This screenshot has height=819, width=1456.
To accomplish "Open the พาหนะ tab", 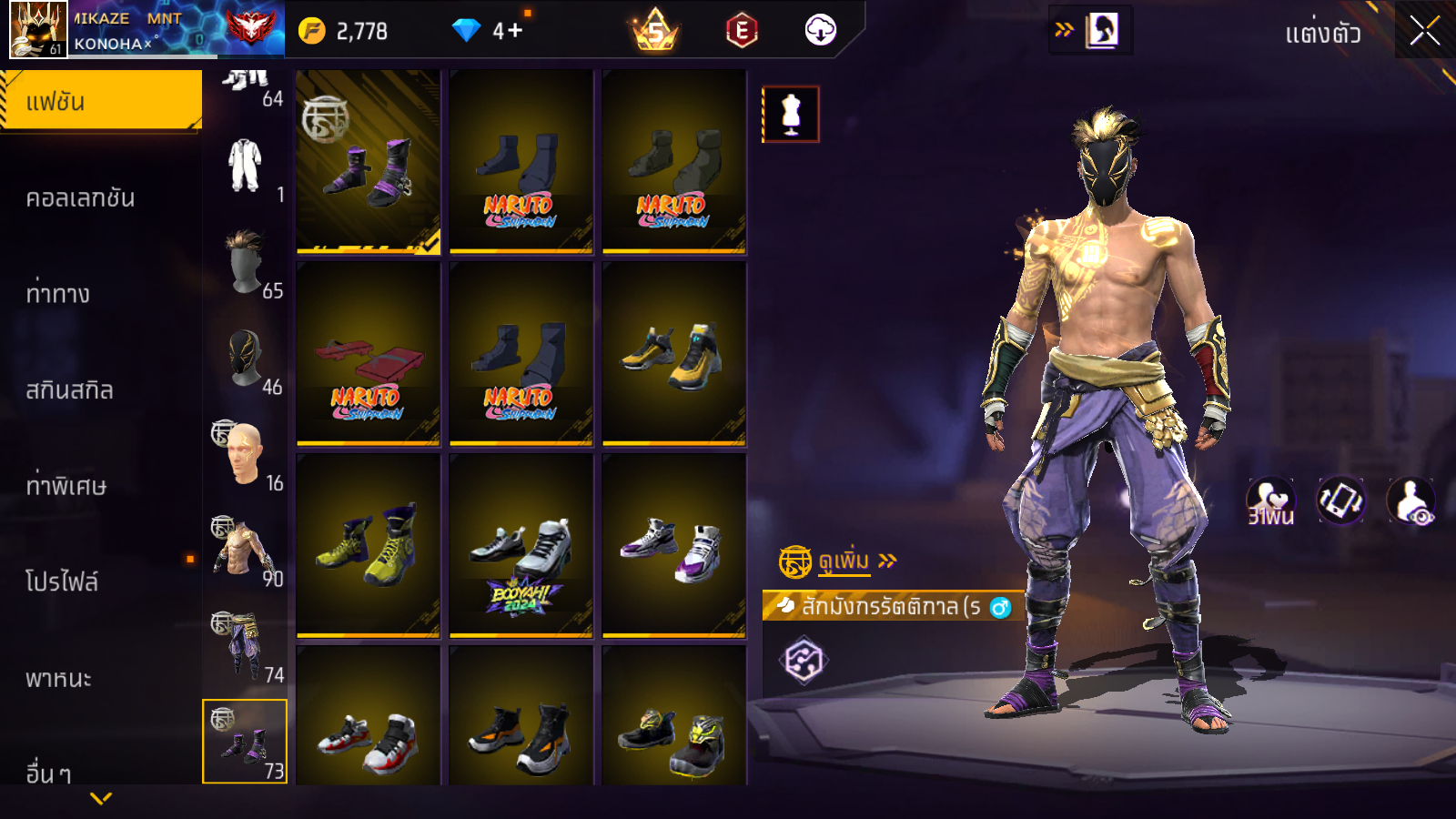I will click(59, 679).
